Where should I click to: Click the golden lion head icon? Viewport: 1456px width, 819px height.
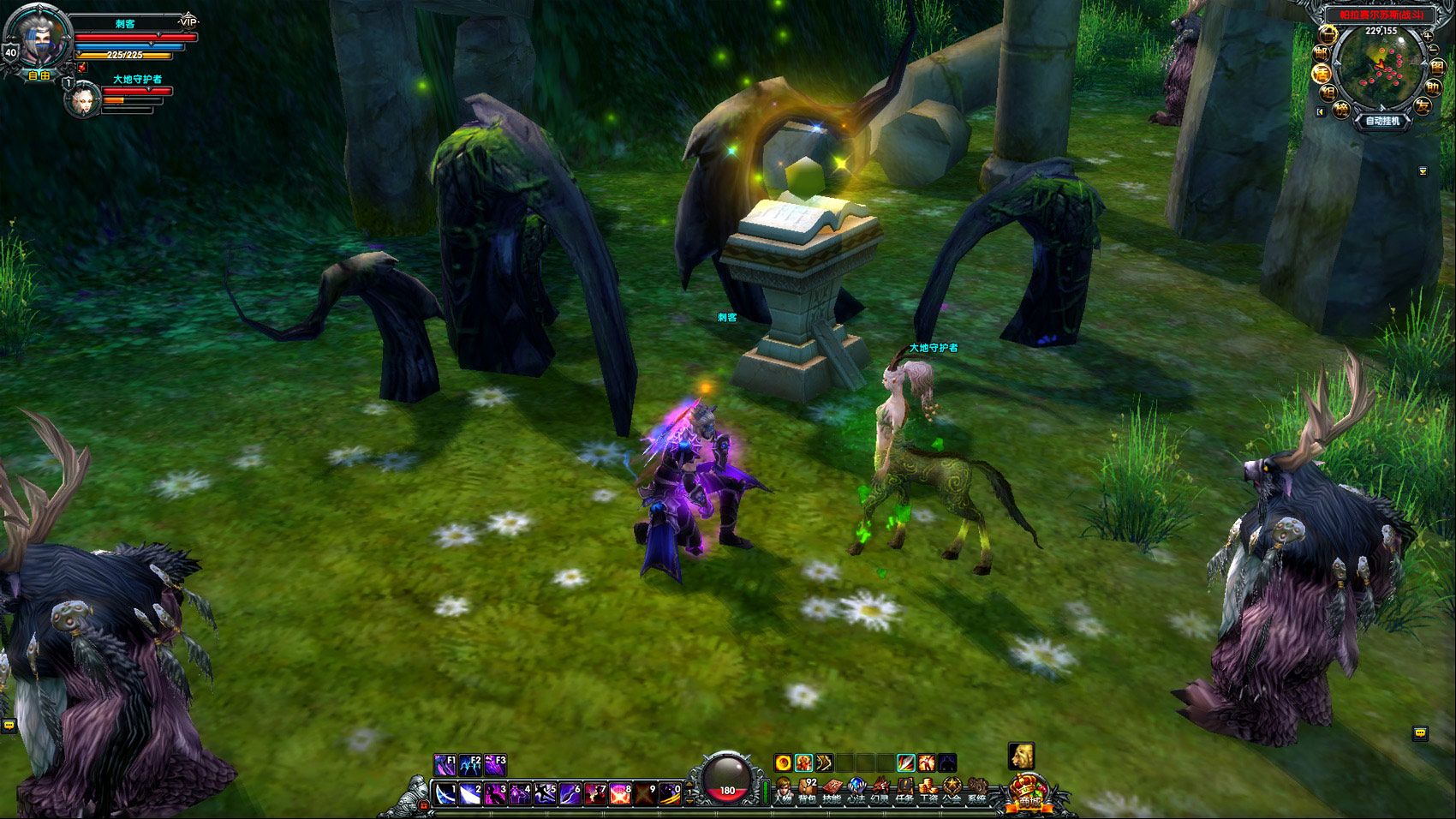pyautogui.click(x=1021, y=756)
